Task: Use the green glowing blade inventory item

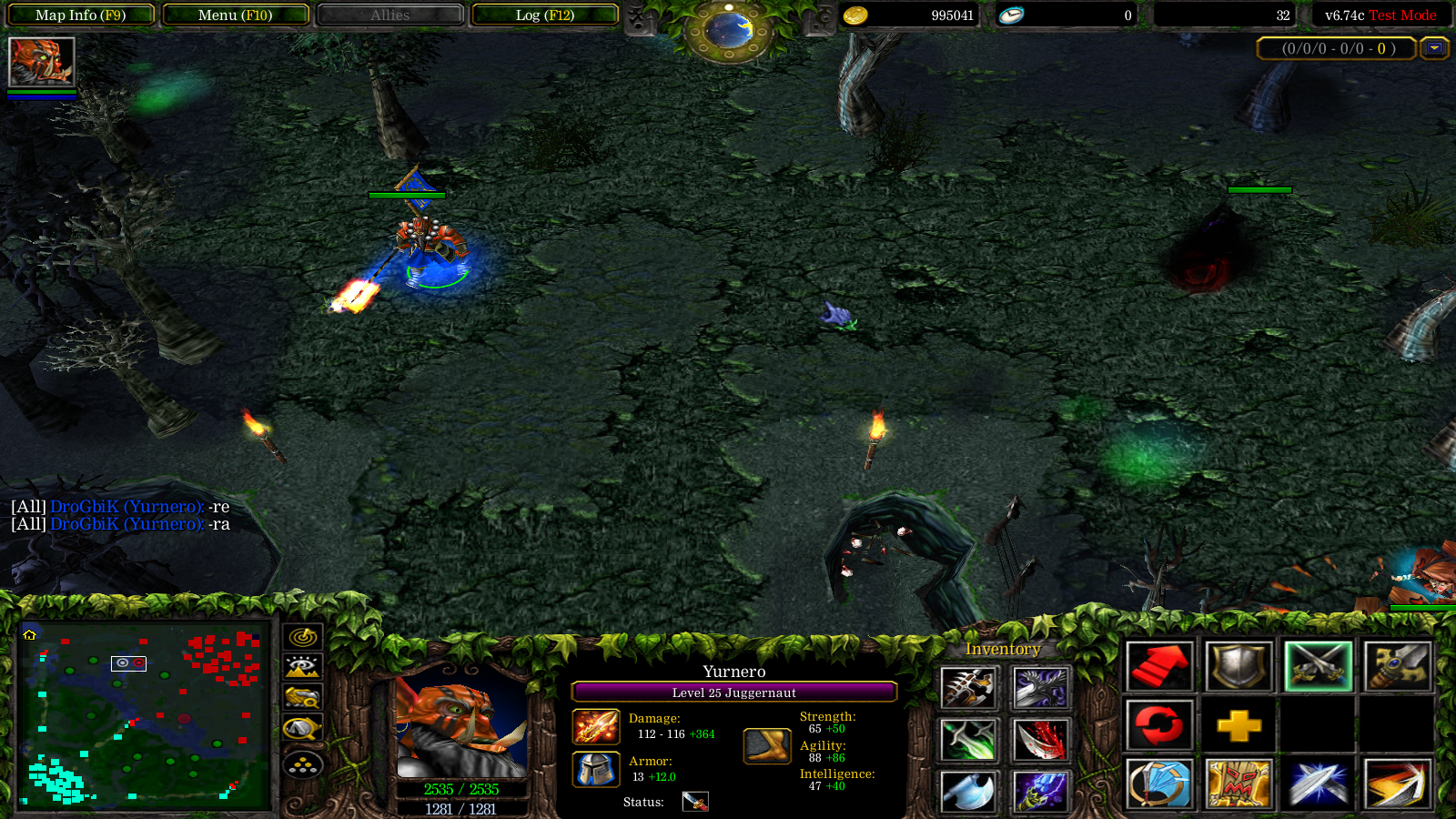Action: point(967,740)
